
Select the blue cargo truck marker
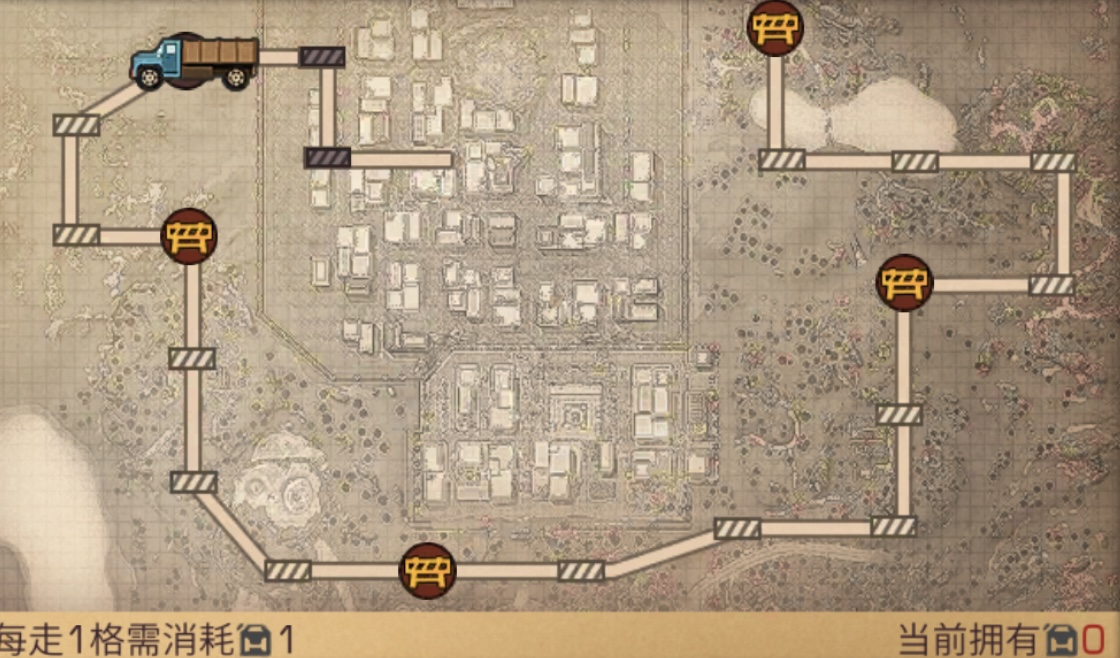(194, 62)
